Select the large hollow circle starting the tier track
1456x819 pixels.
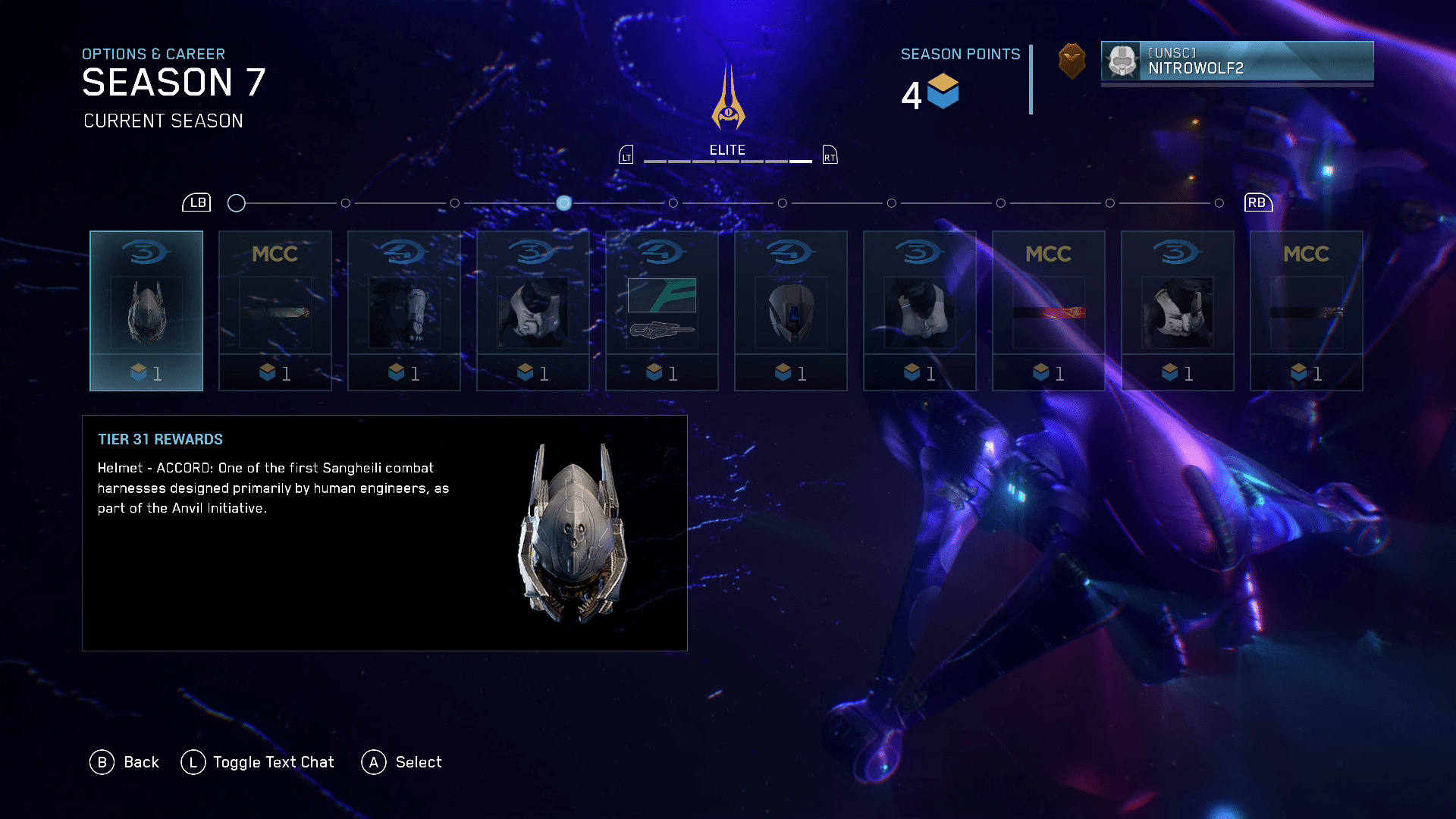237,203
